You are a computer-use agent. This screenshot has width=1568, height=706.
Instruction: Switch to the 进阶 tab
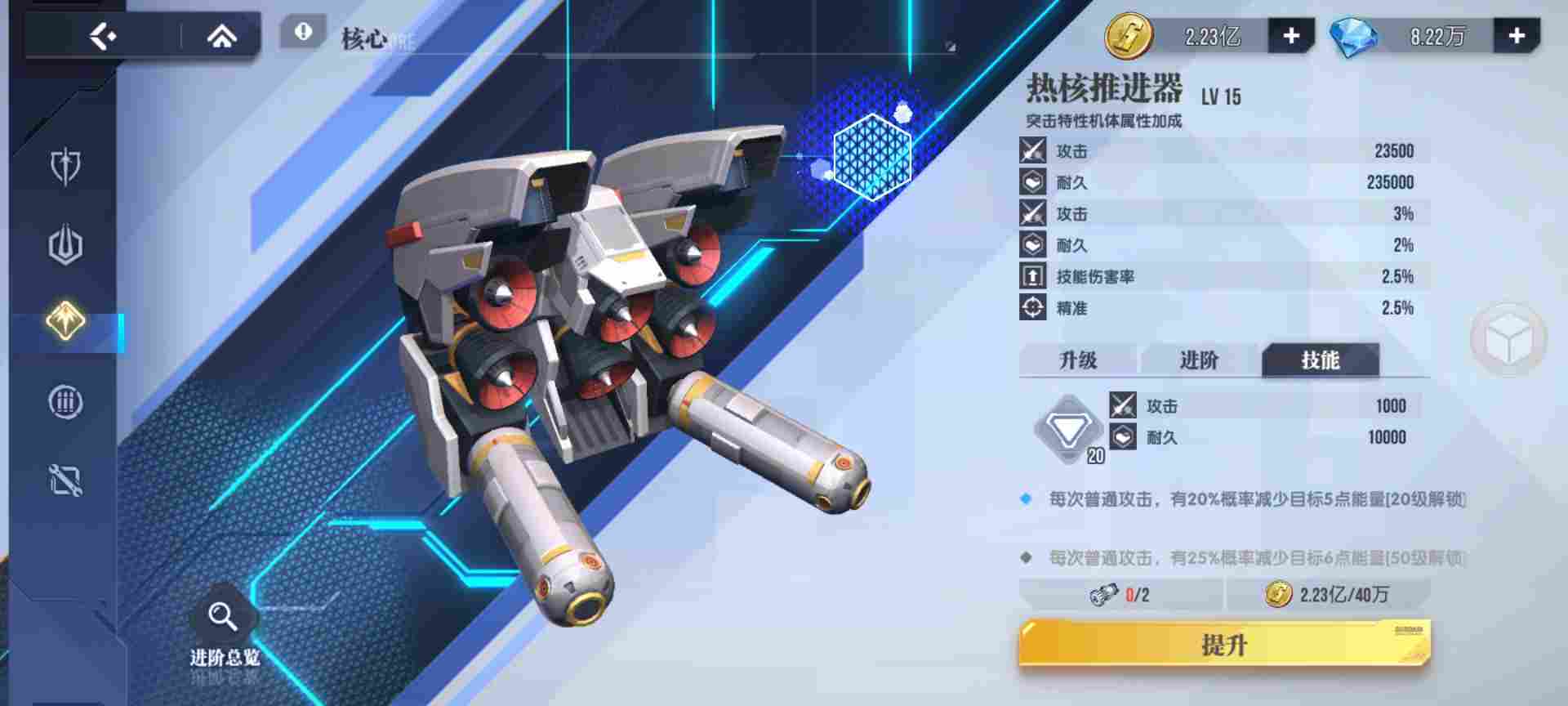(x=1199, y=360)
